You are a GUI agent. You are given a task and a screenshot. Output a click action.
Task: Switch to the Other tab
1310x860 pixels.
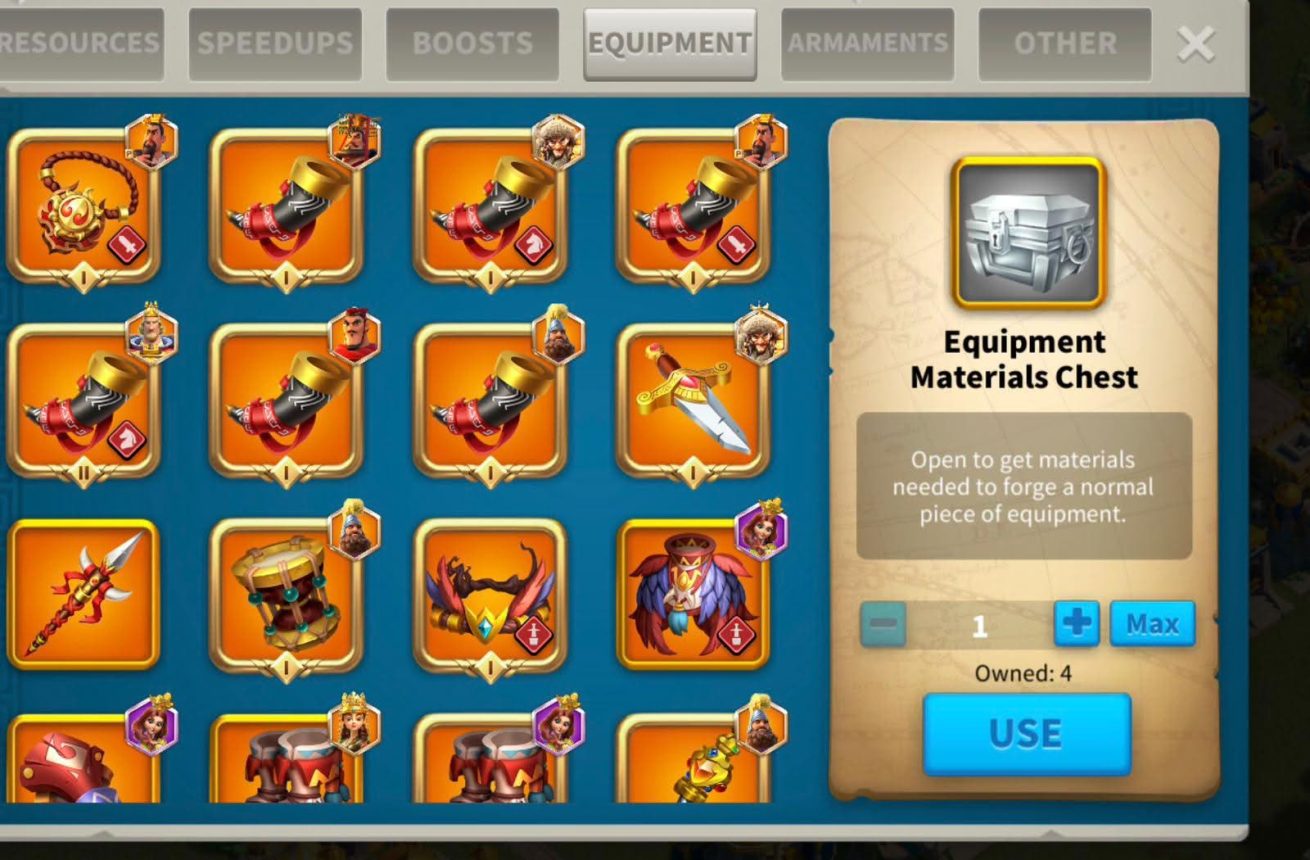coord(1064,44)
